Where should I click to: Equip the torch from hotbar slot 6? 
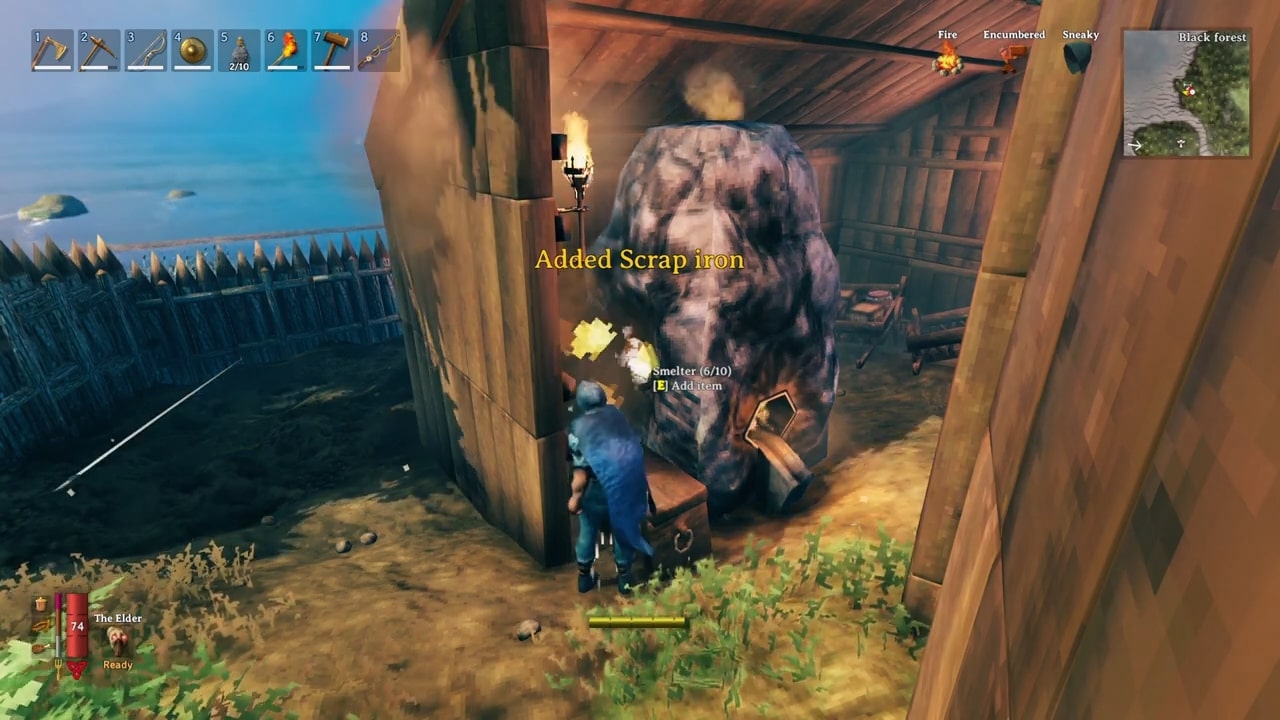tap(286, 50)
